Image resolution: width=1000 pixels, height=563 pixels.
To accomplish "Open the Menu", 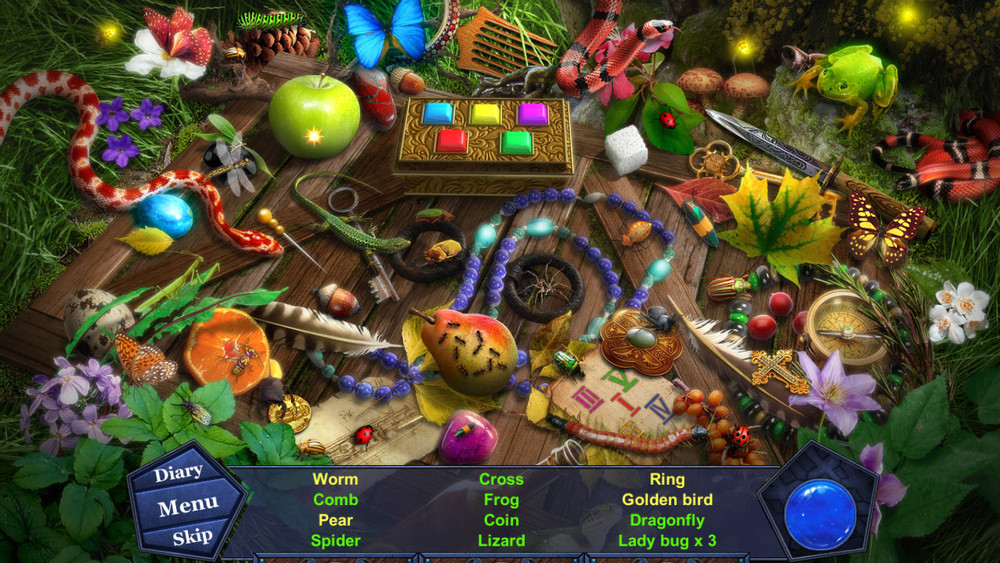I will click(x=188, y=506).
